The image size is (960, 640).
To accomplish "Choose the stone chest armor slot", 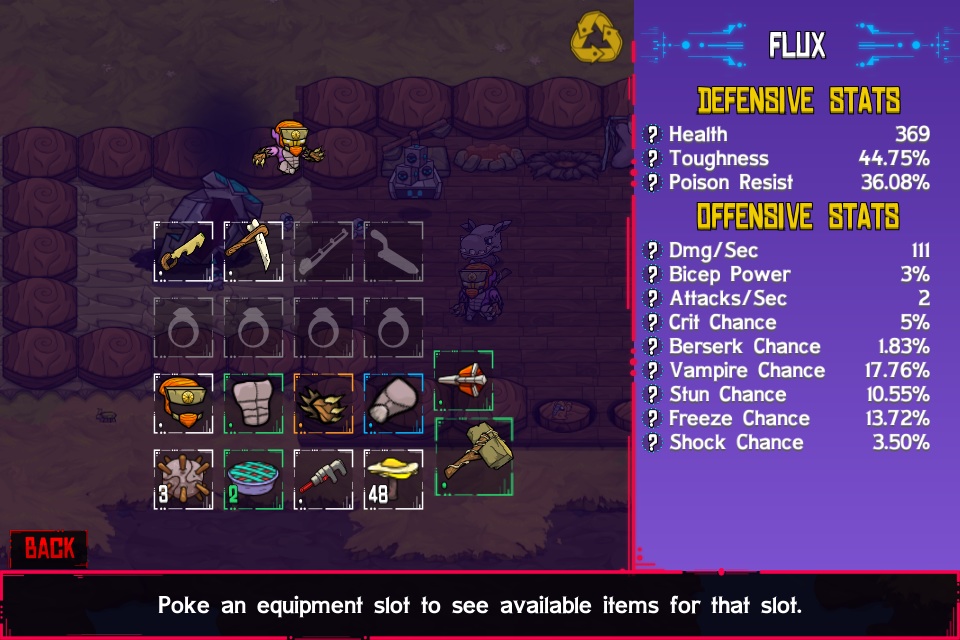I will pyautogui.click(x=253, y=403).
